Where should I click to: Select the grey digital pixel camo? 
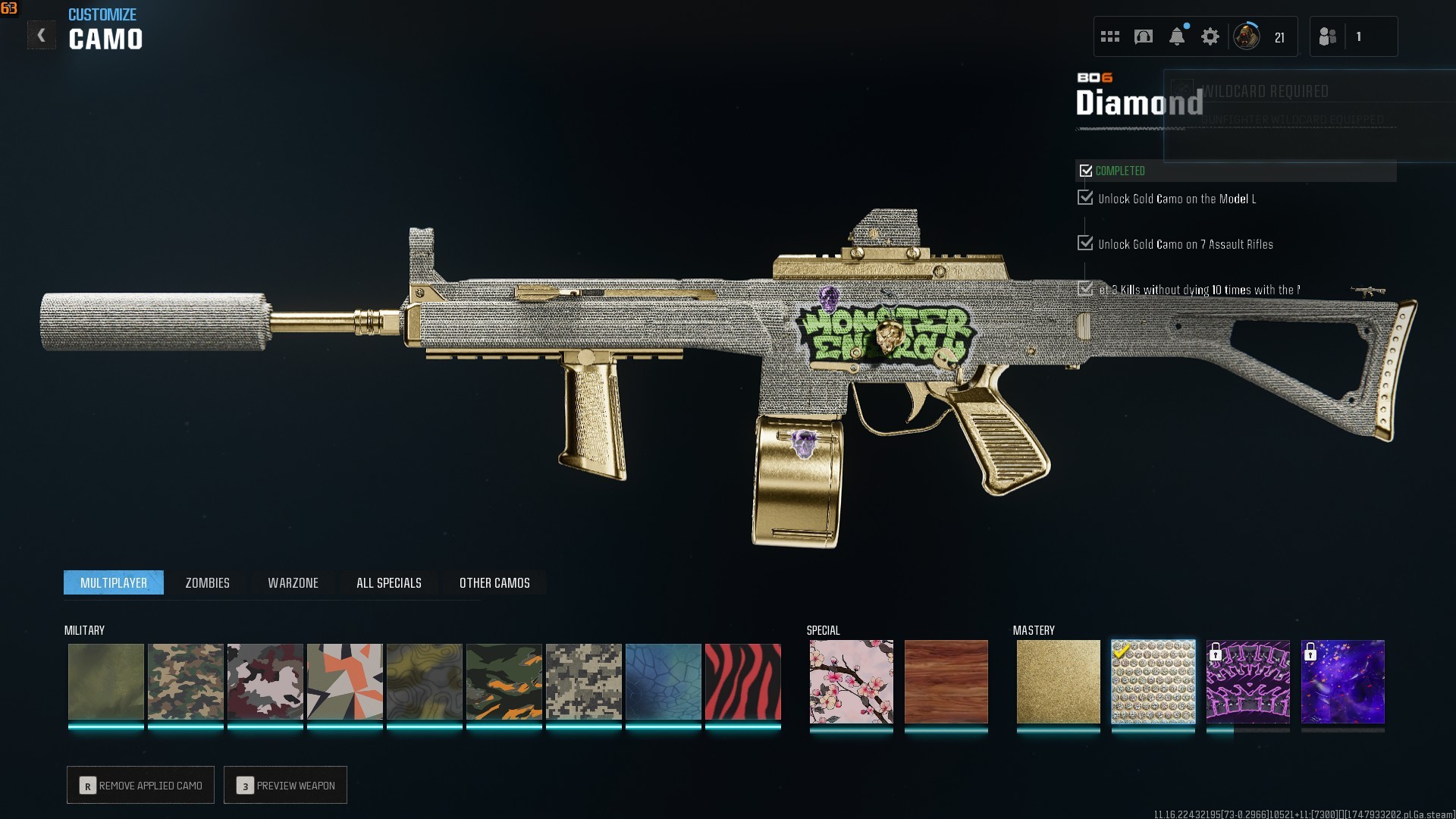[x=583, y=681]
